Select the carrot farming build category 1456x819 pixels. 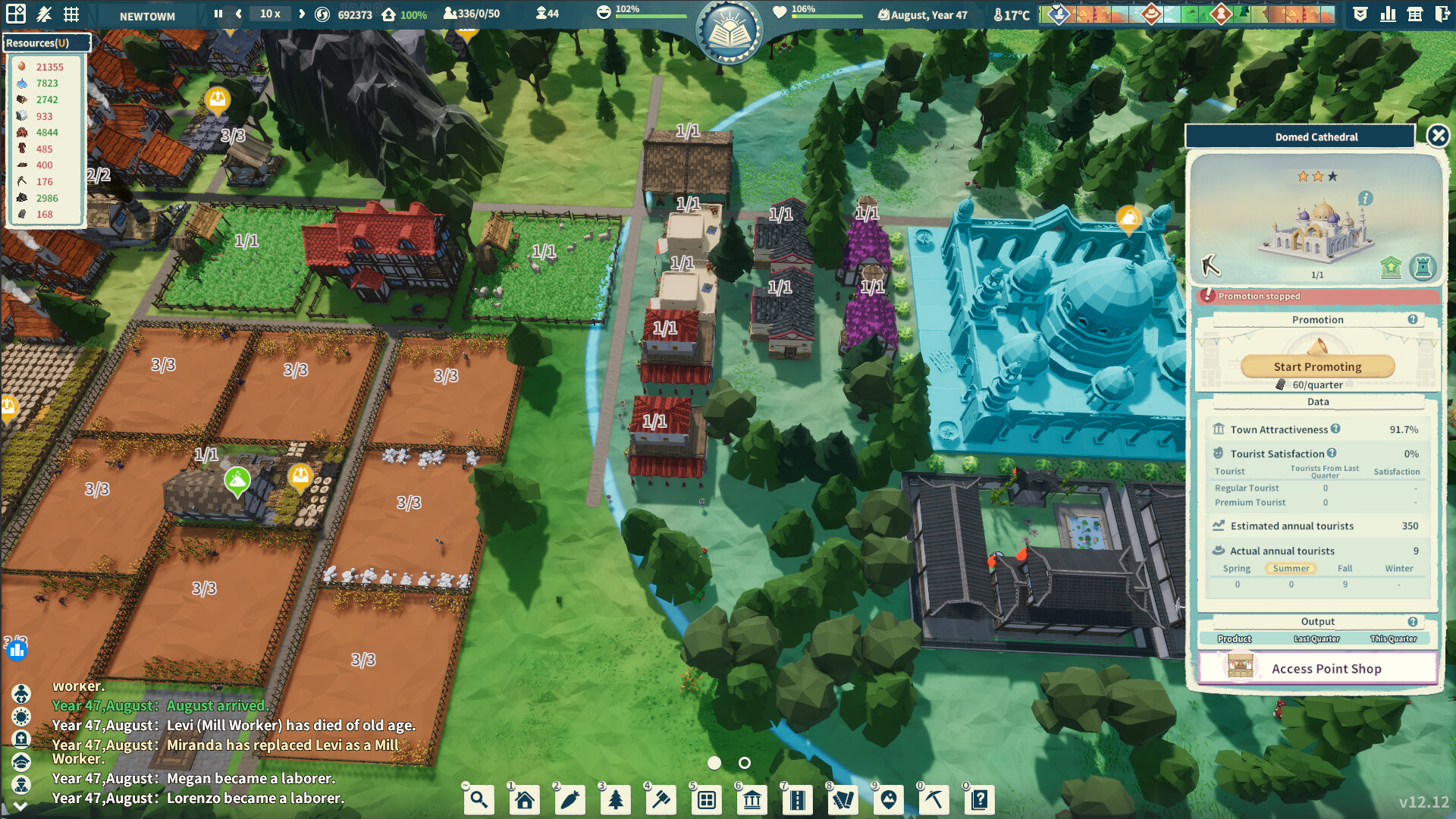click(x=570, y=799)
